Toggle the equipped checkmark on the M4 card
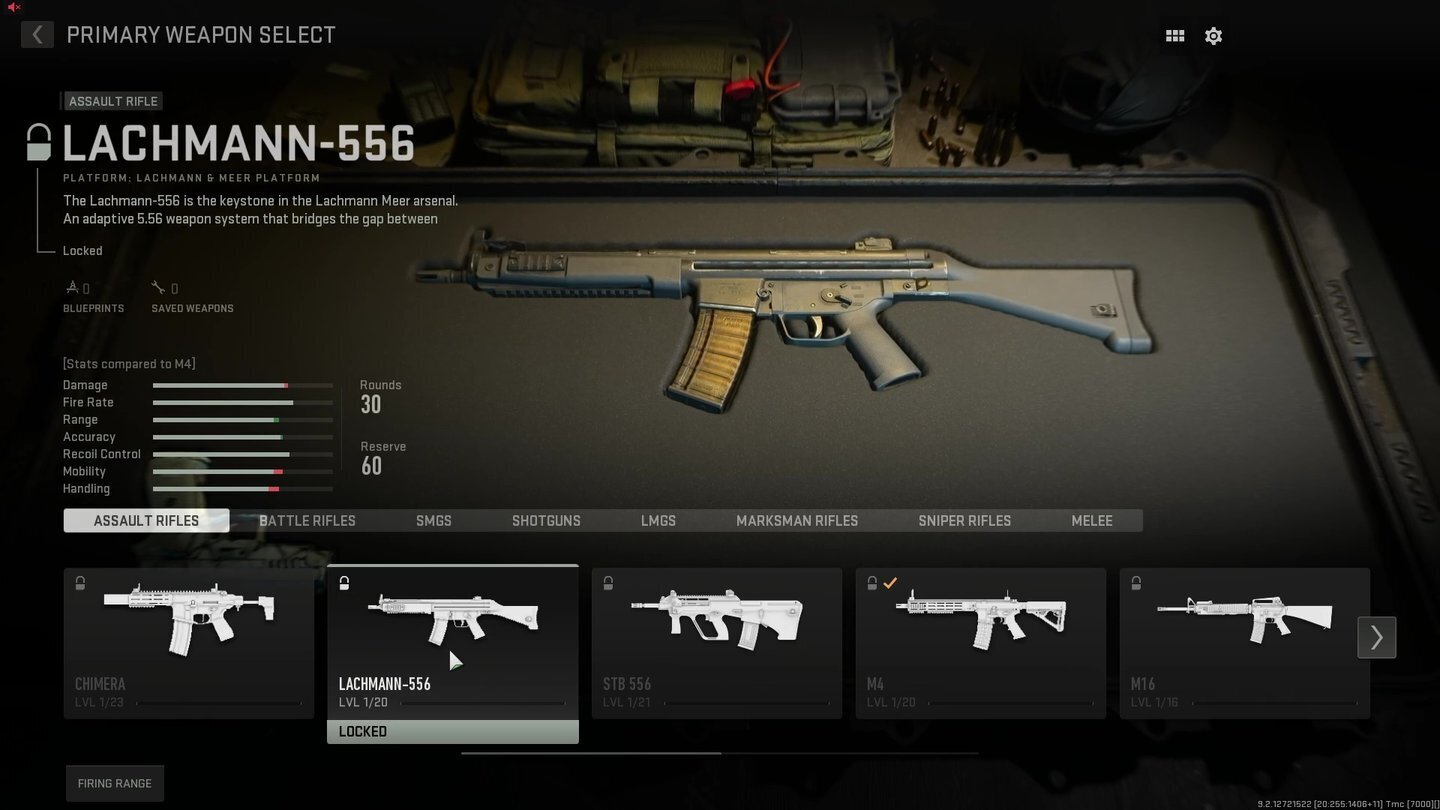 [x=890, y=583]
